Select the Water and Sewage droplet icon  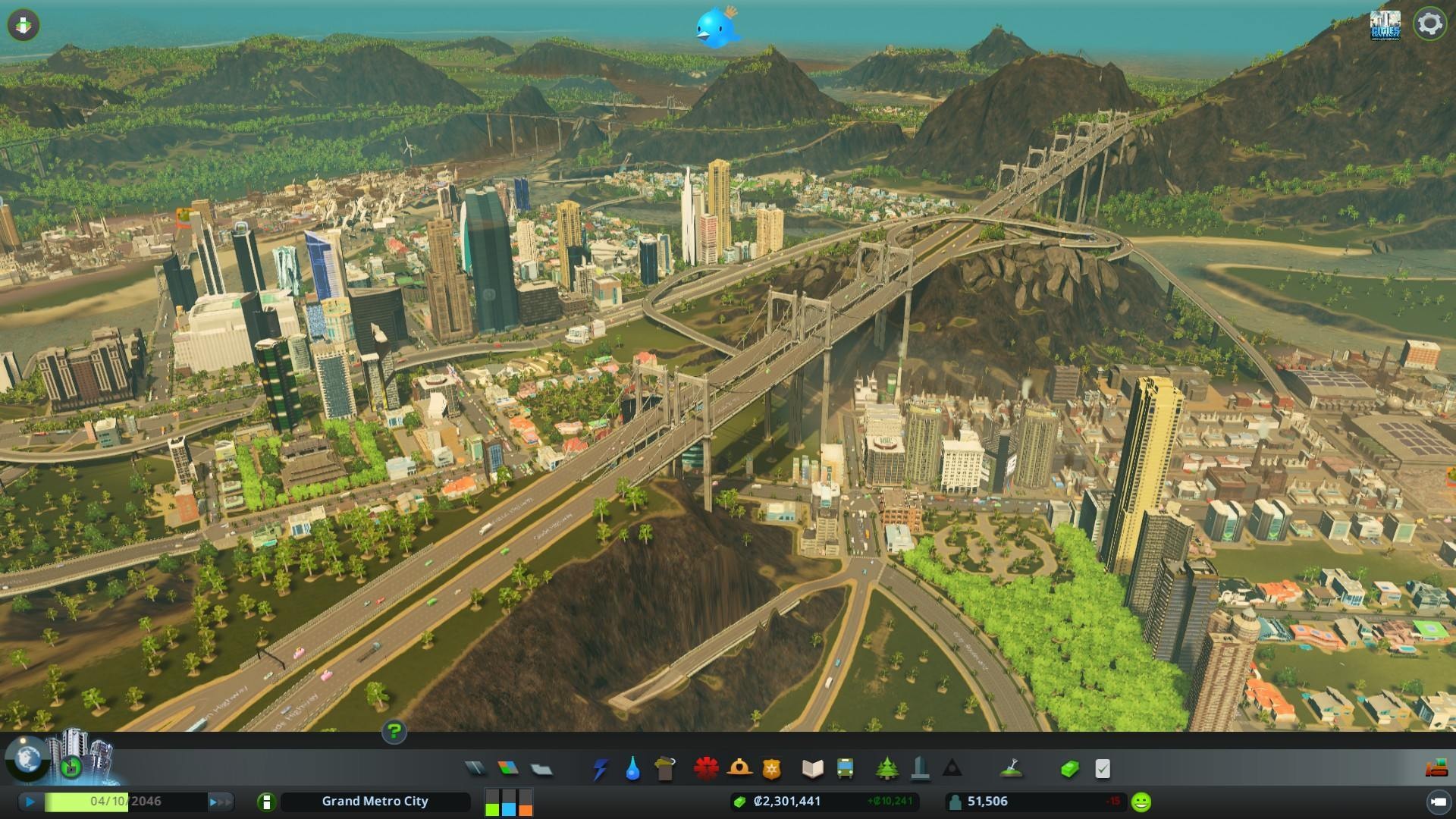click(632, 769)
